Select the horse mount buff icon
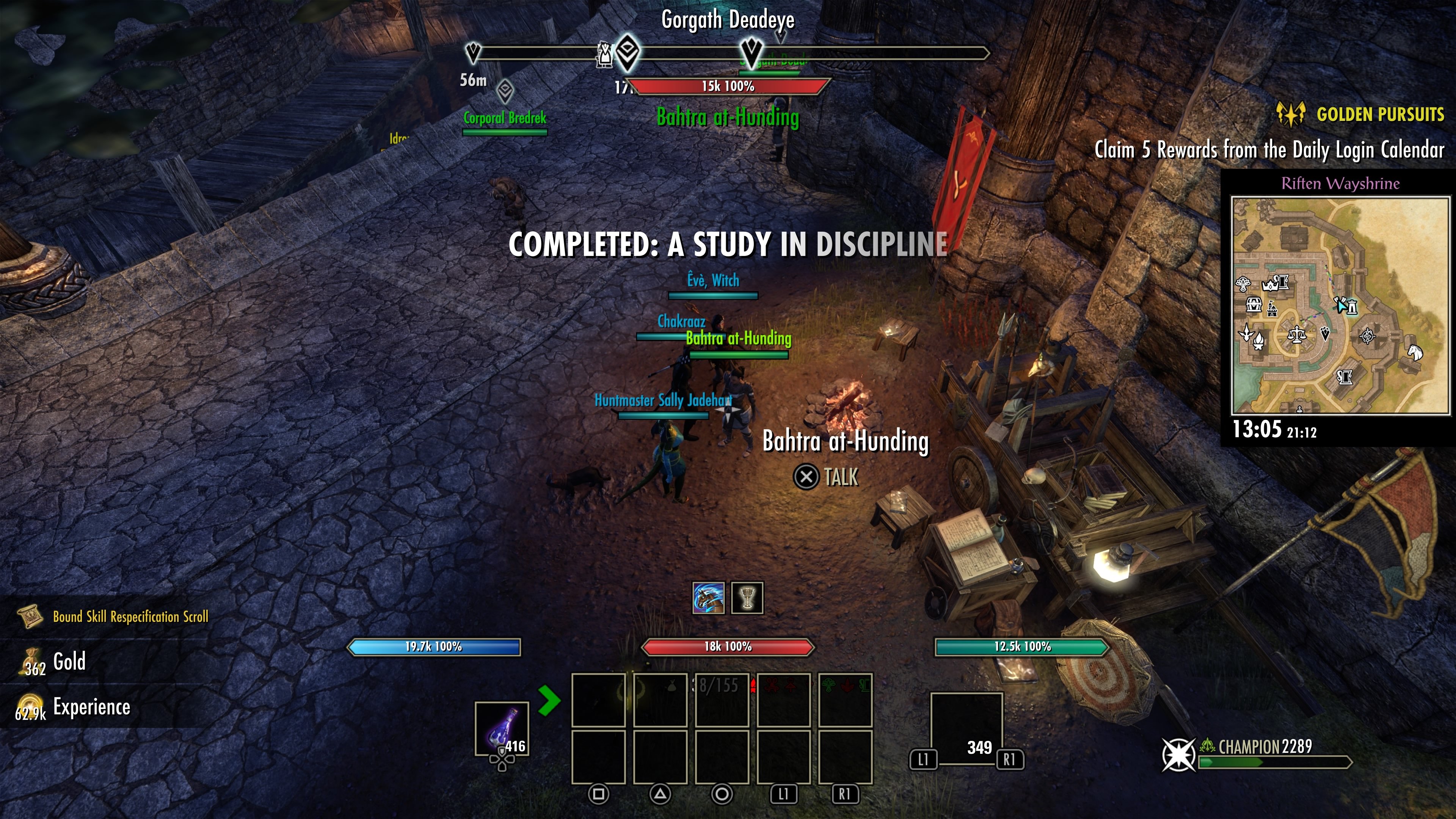The height and width of the screenshot is (819, 1456). click(708, 598)
